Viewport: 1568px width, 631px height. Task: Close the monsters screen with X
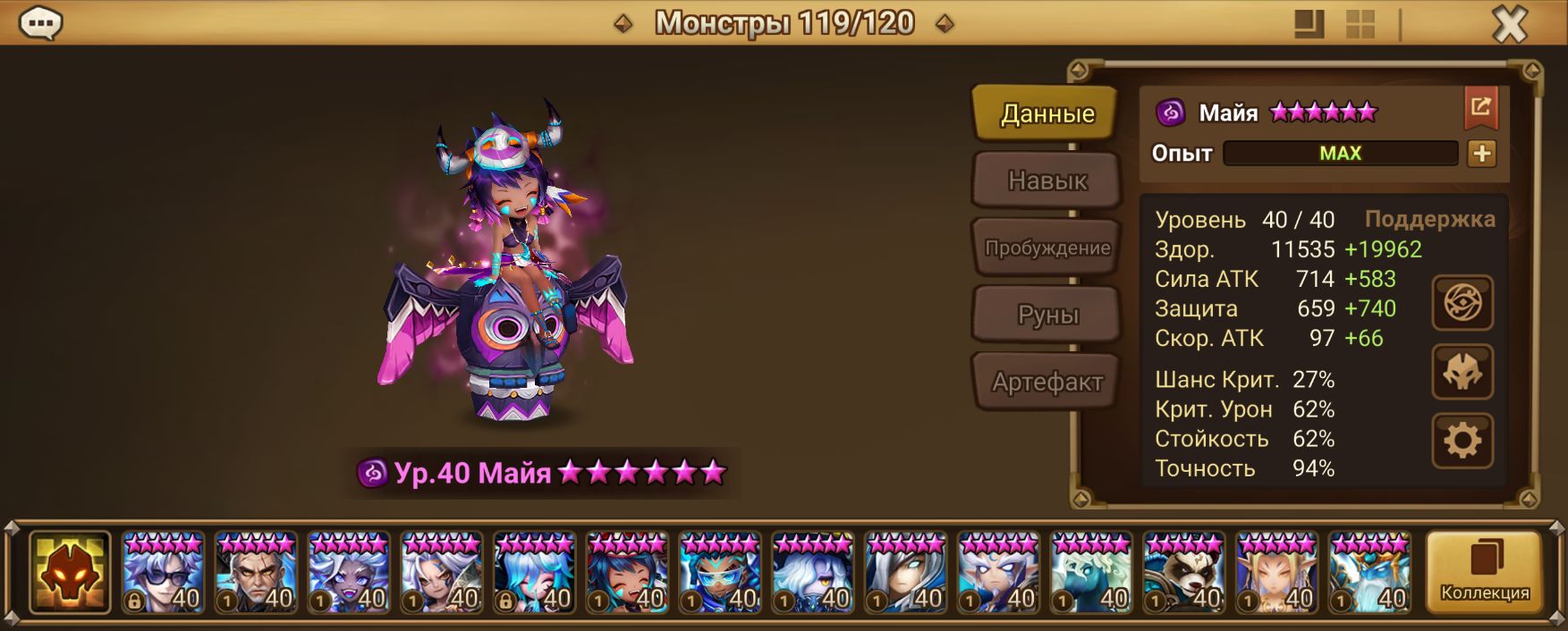click(x=1510, y=24)
